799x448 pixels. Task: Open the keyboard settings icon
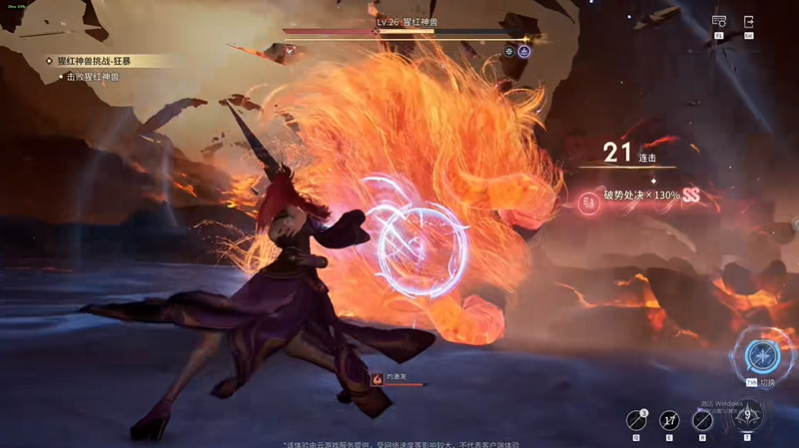pyautogui.click(x=719, y=21)
